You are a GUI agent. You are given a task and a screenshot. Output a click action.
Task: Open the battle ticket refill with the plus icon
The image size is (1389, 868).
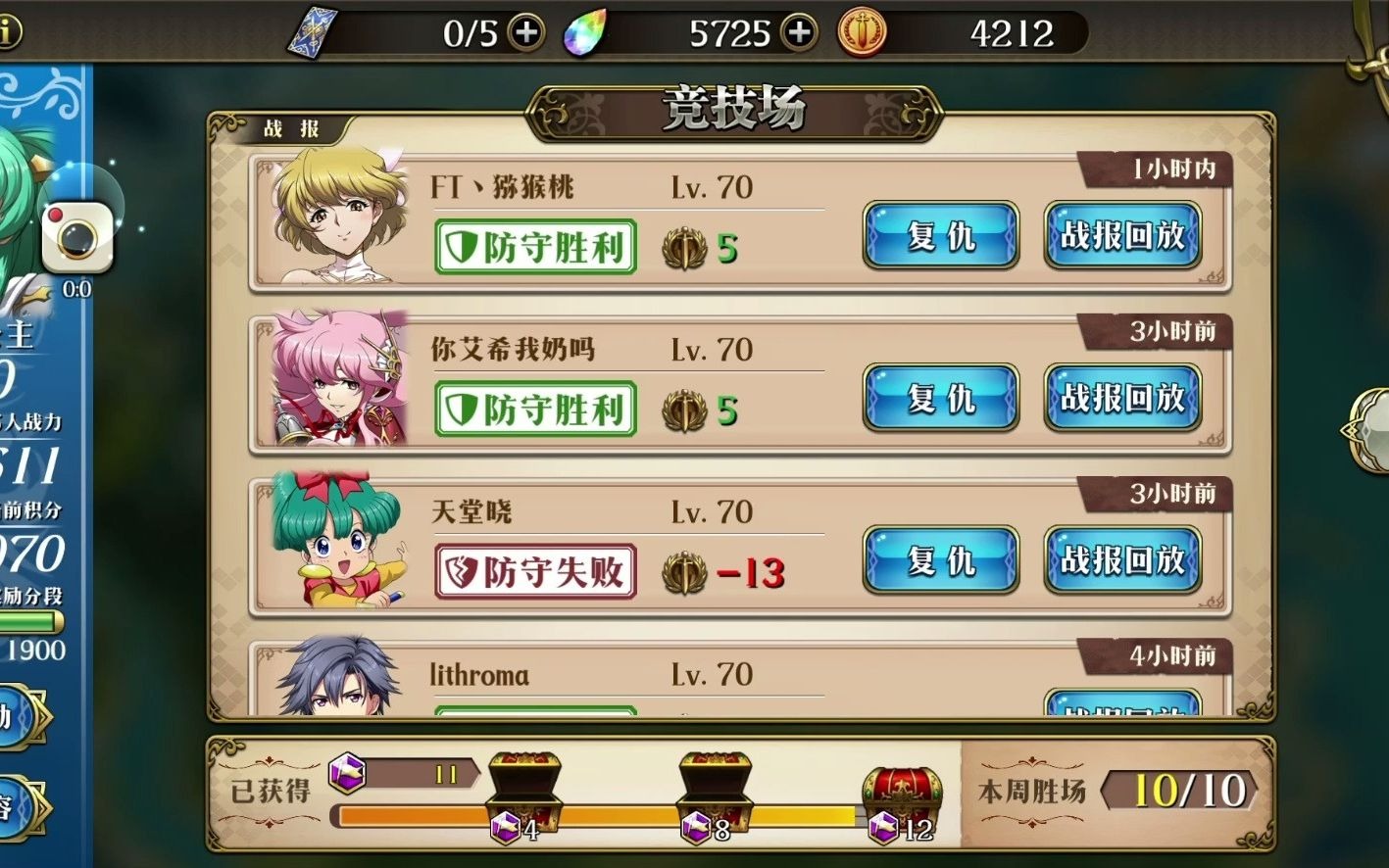527,31
